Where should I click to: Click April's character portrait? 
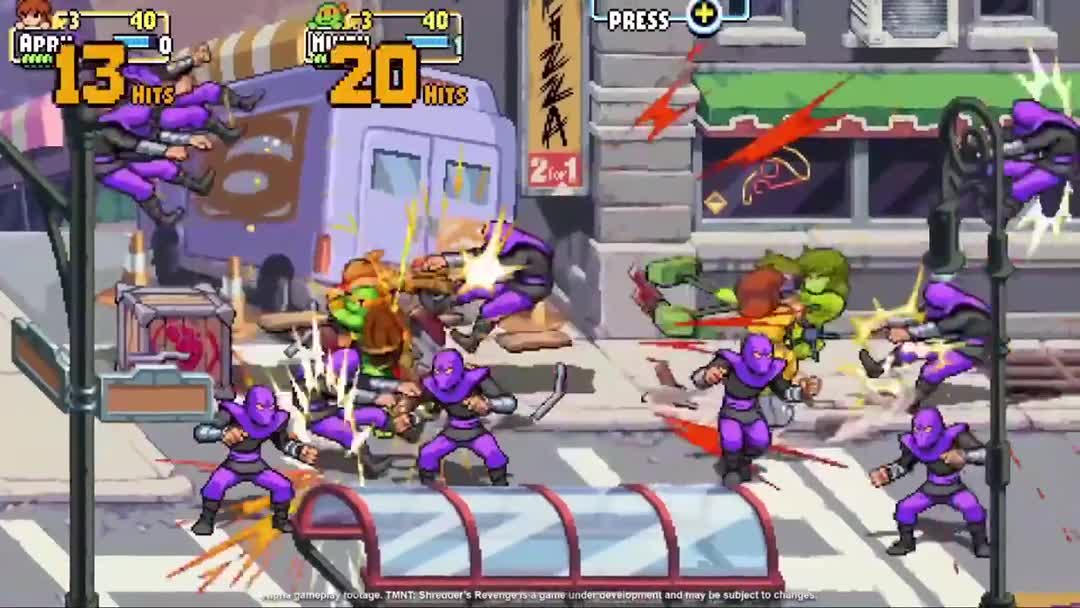[35, 14]
